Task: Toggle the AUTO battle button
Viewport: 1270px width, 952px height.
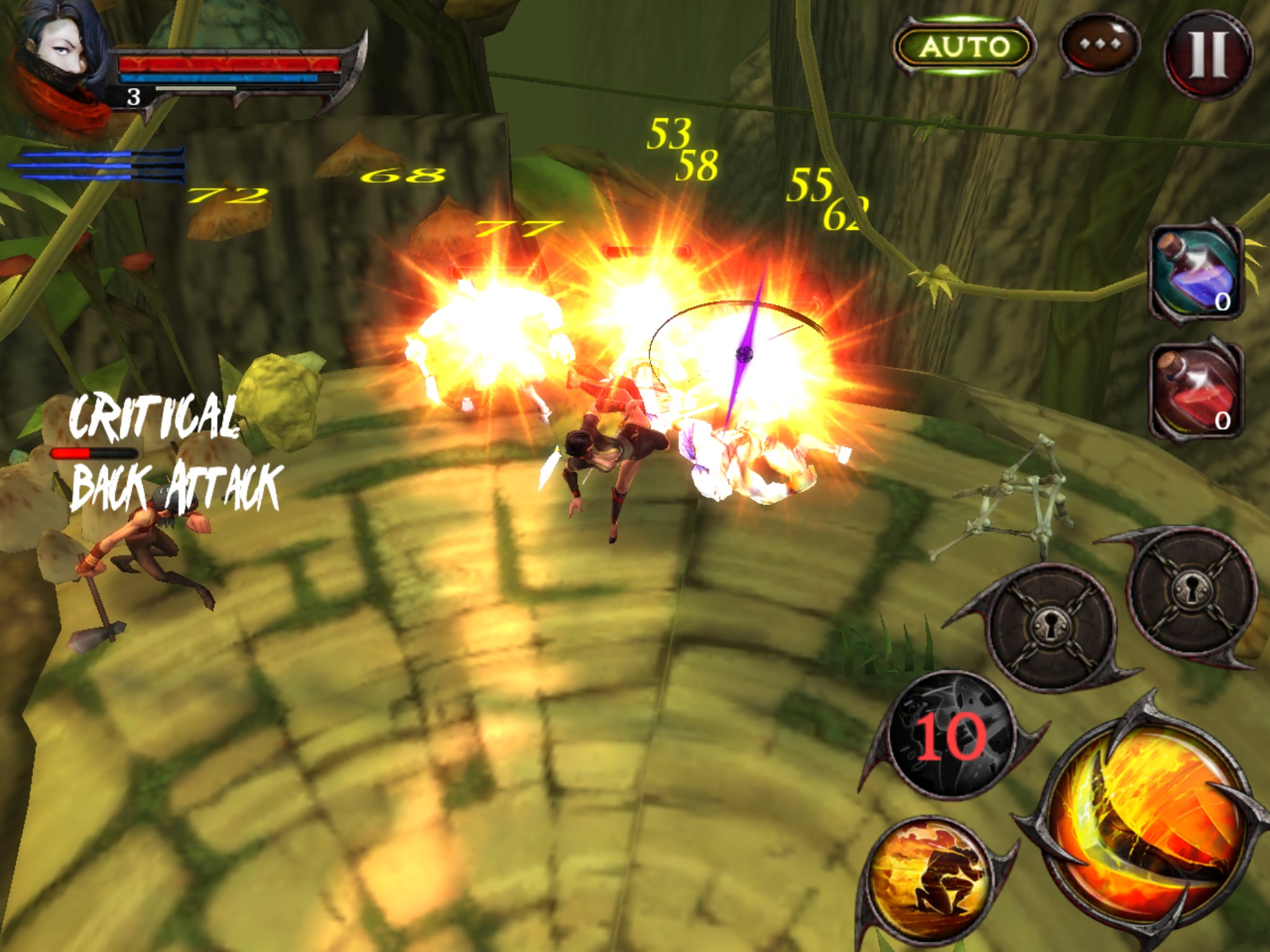Action: click(964, 47)
